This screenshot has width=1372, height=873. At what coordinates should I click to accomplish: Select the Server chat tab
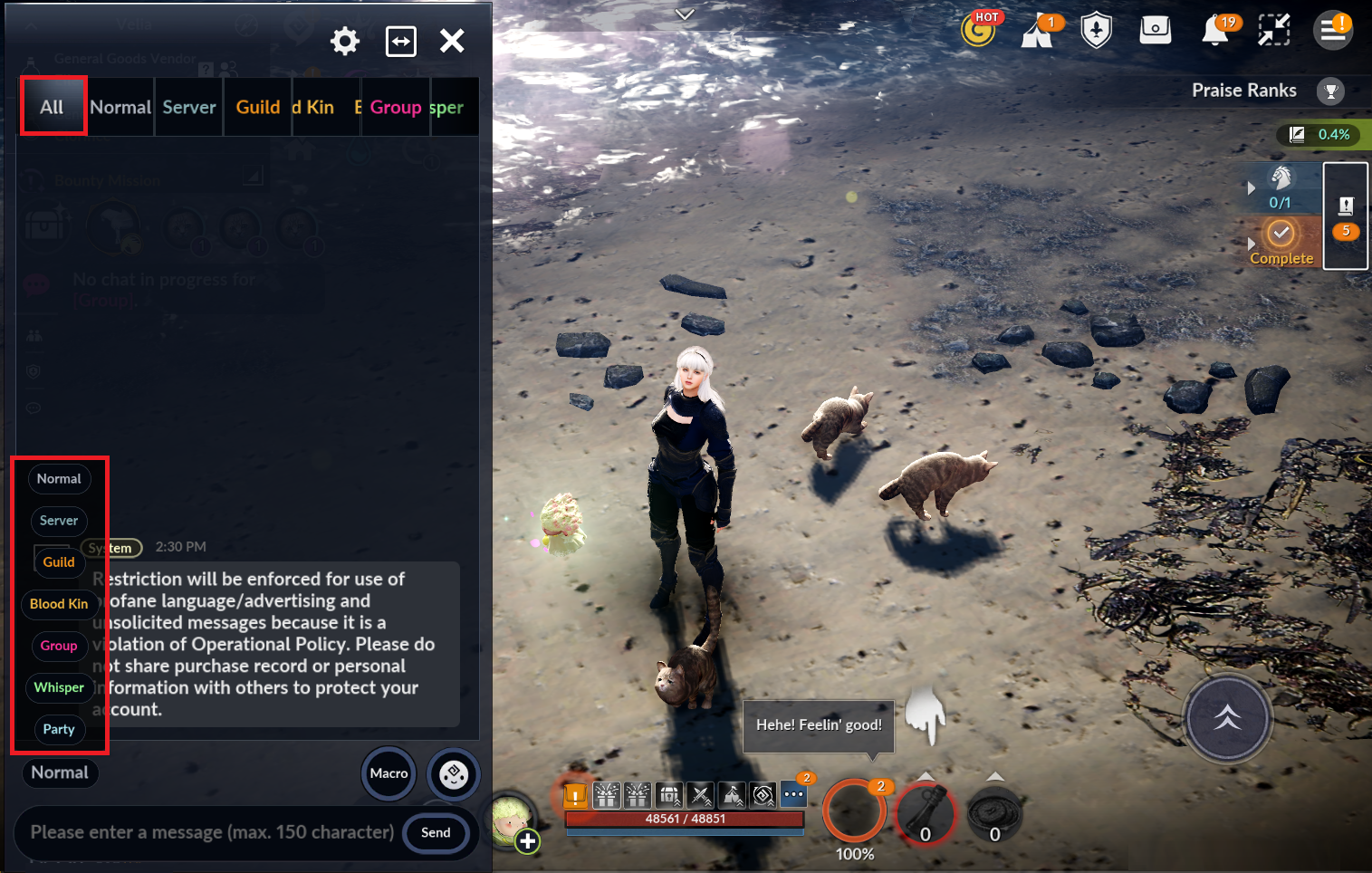189,107
